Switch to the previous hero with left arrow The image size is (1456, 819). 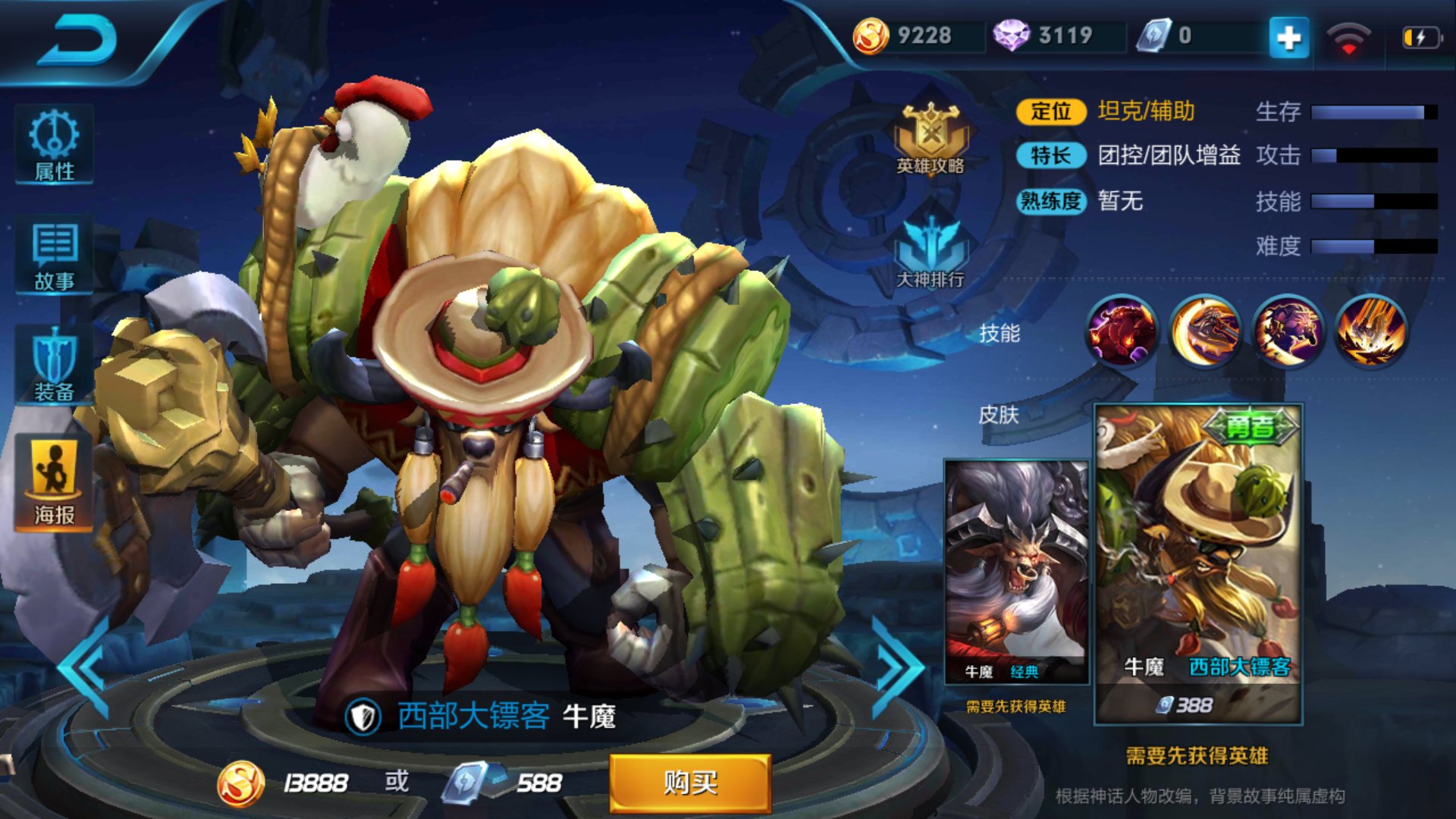click(x=85, y=669)
